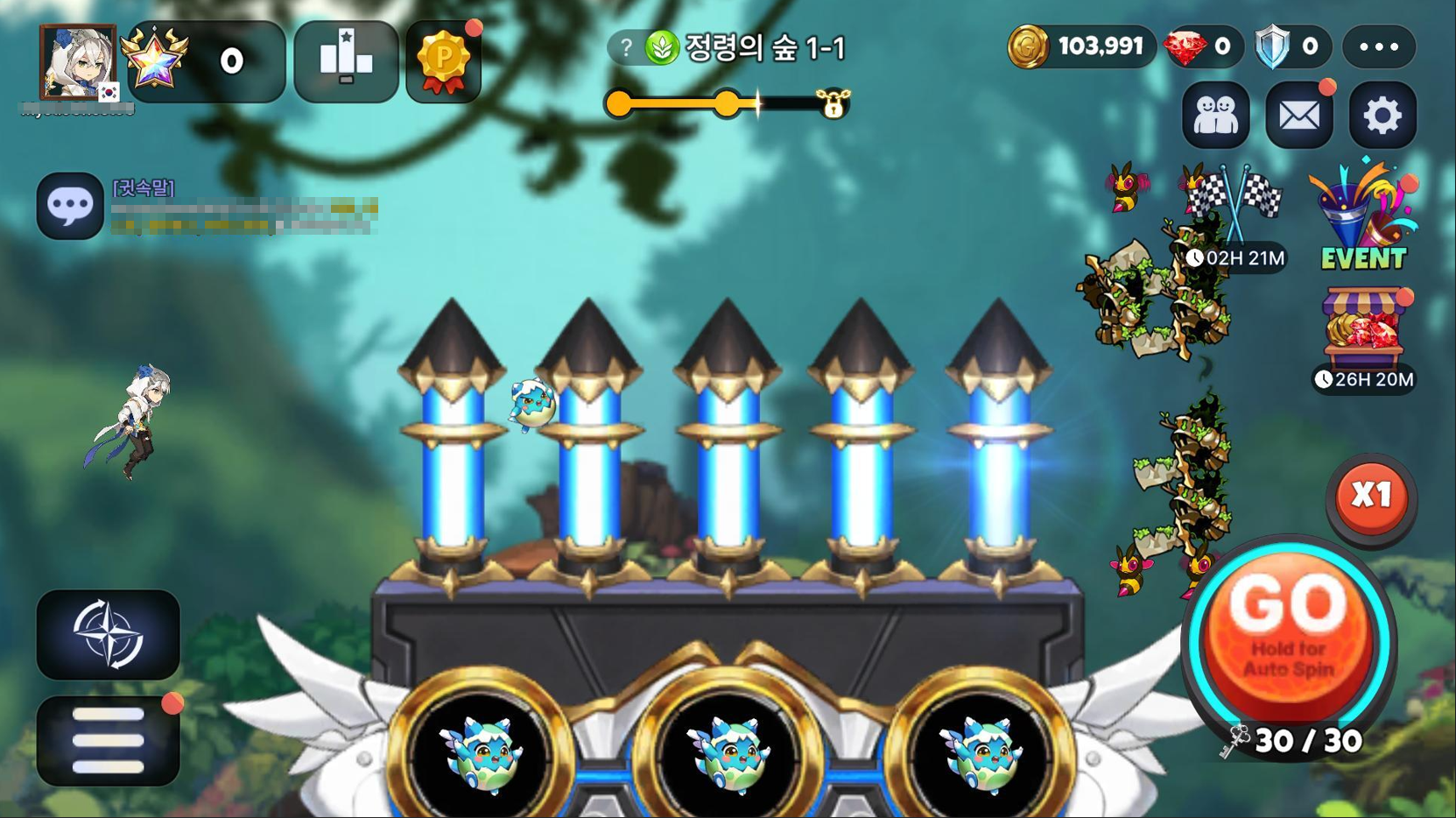
Task: Open the settings gear menu
Action: click(1382, 115)
